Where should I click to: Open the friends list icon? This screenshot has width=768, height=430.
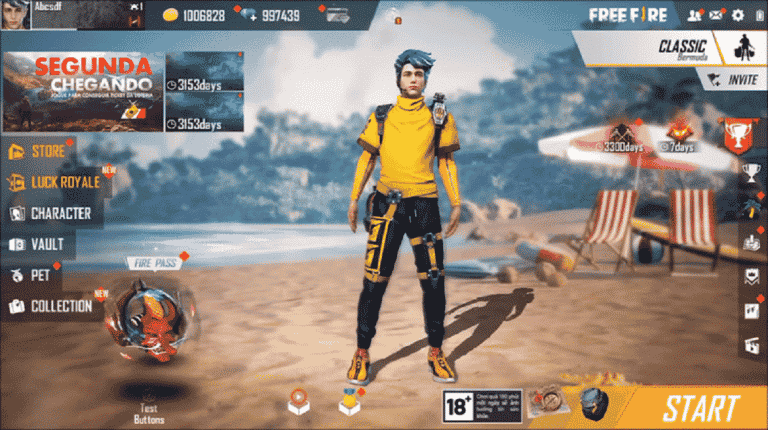coord(694,15)
